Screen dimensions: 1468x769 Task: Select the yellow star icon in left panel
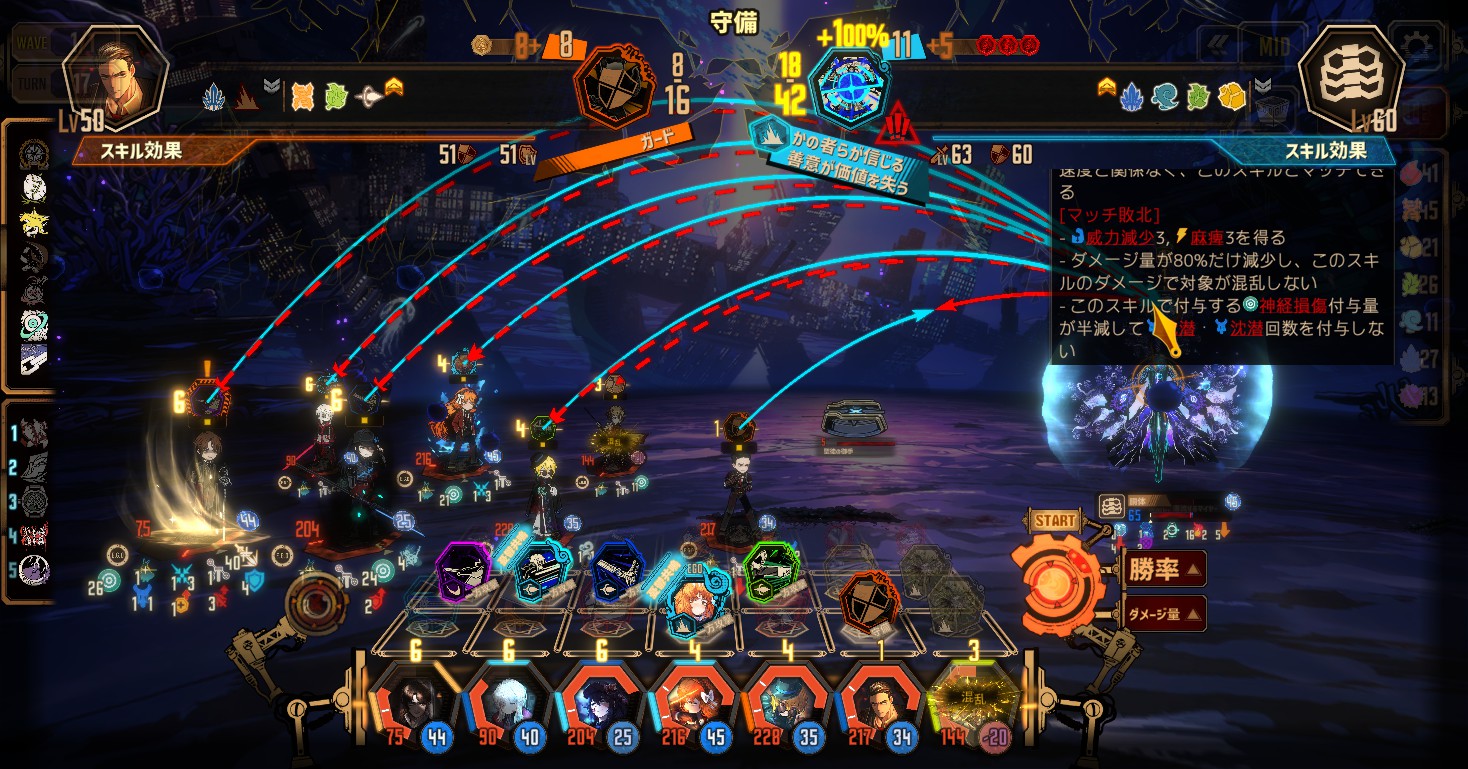click(x=34, y=222)
